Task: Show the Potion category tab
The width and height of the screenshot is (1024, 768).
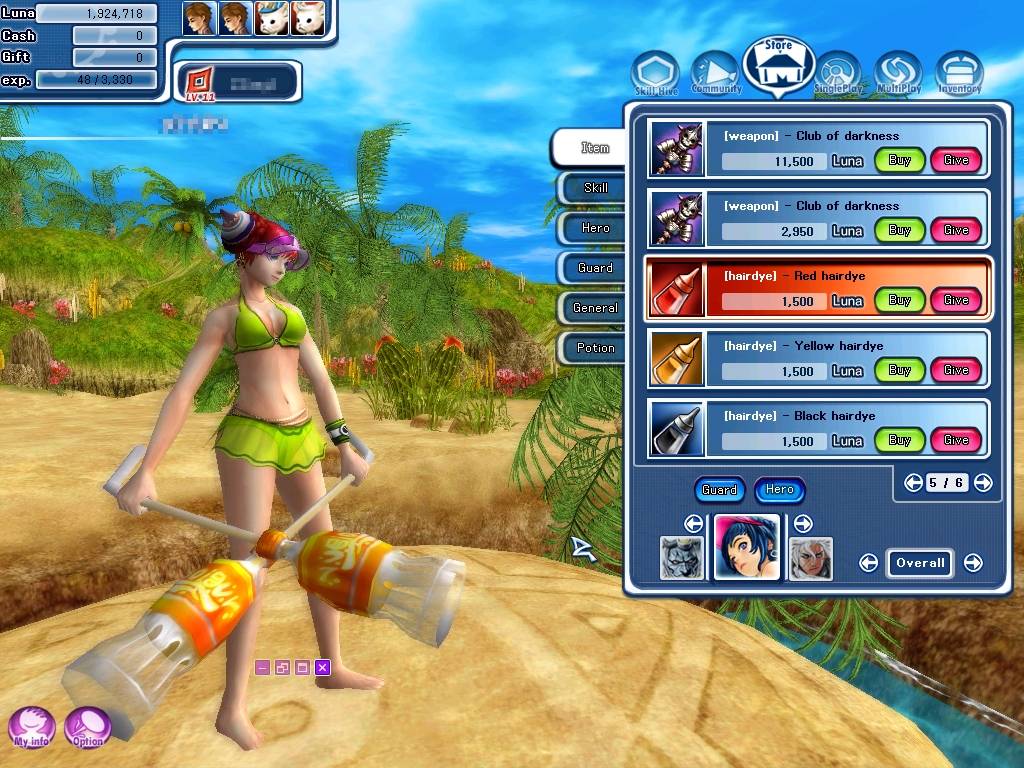Action: coord(595,348)
